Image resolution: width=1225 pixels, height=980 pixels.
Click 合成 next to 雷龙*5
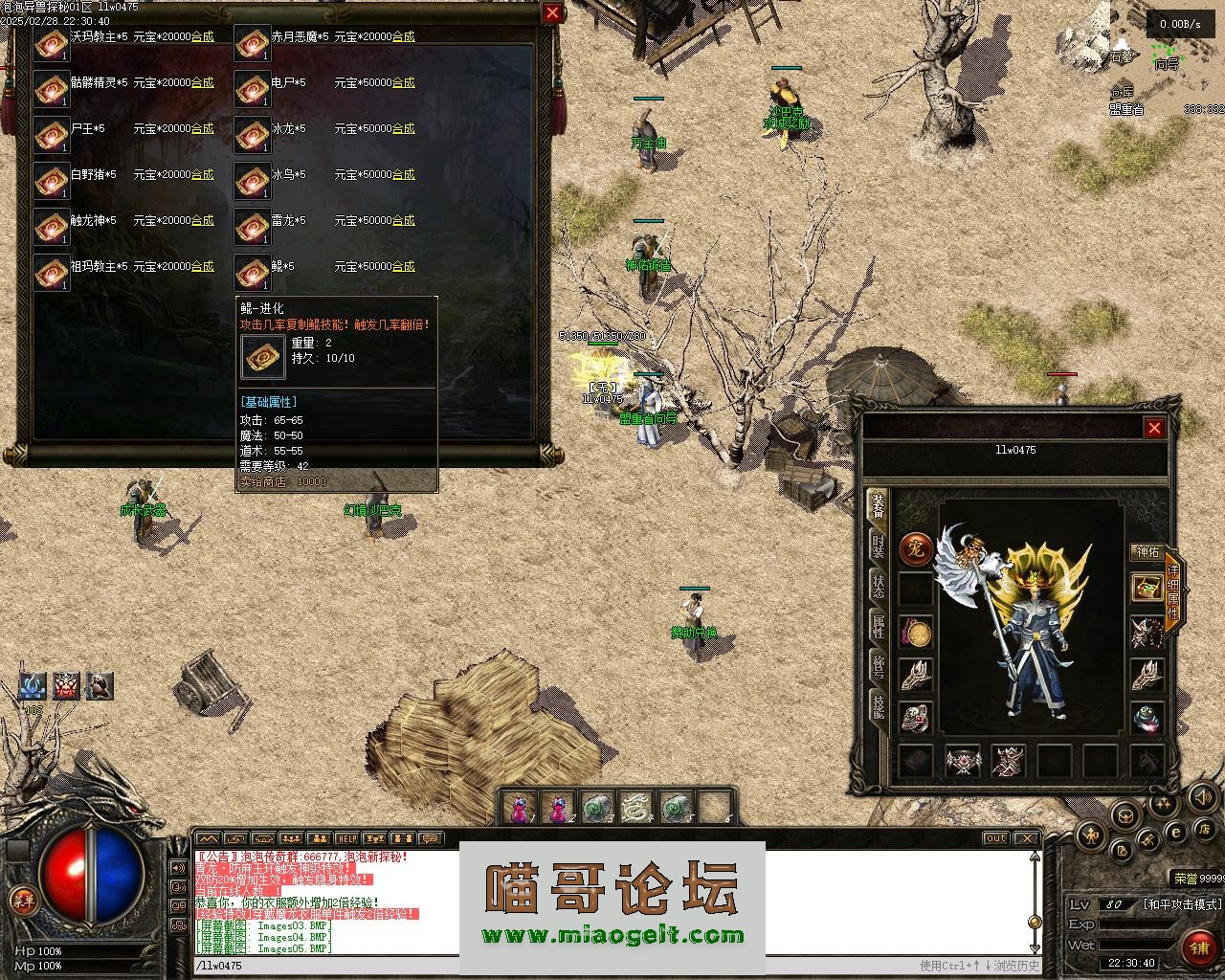point(403,220)
